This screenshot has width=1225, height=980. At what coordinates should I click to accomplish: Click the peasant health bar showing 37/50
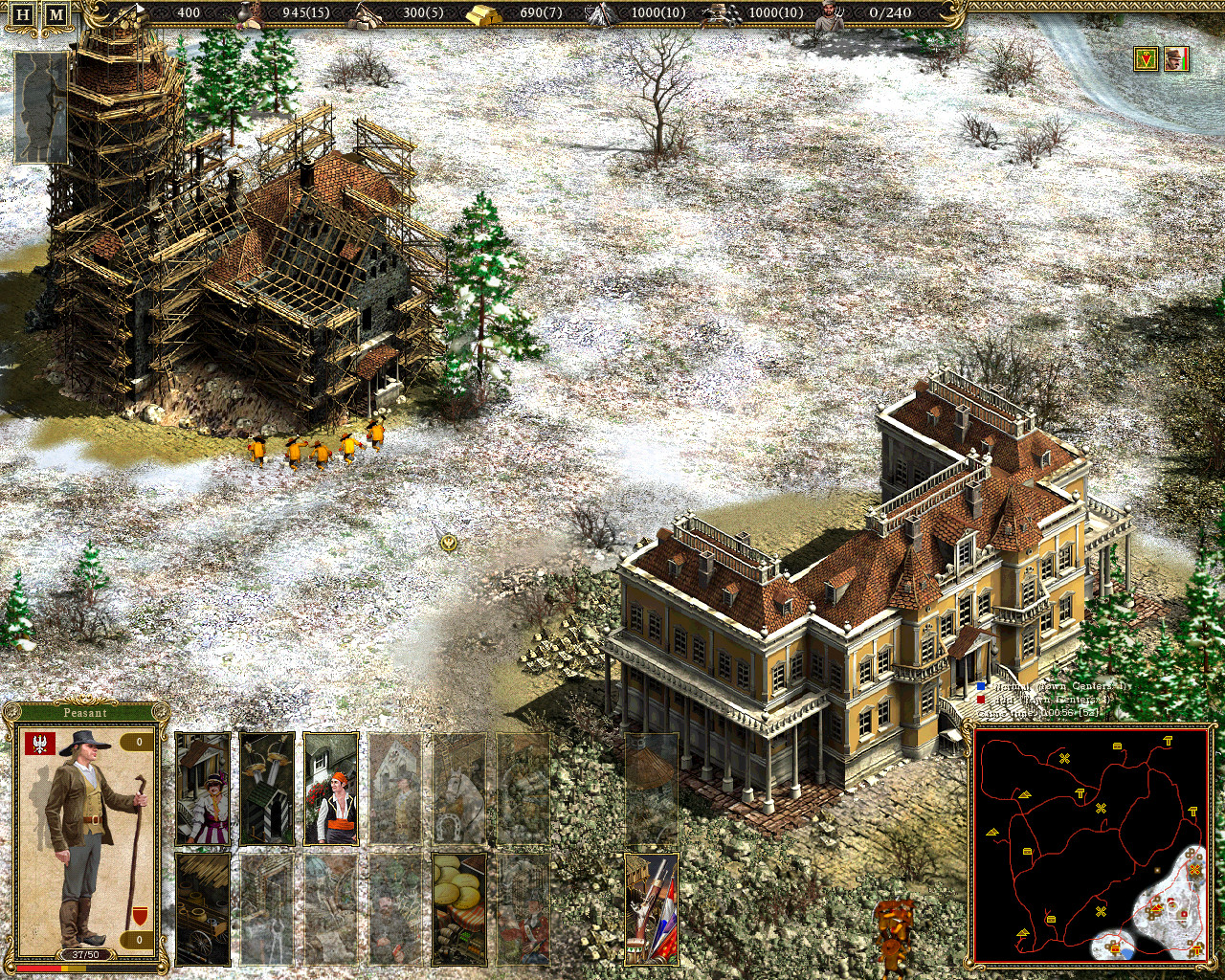(86, 953)
